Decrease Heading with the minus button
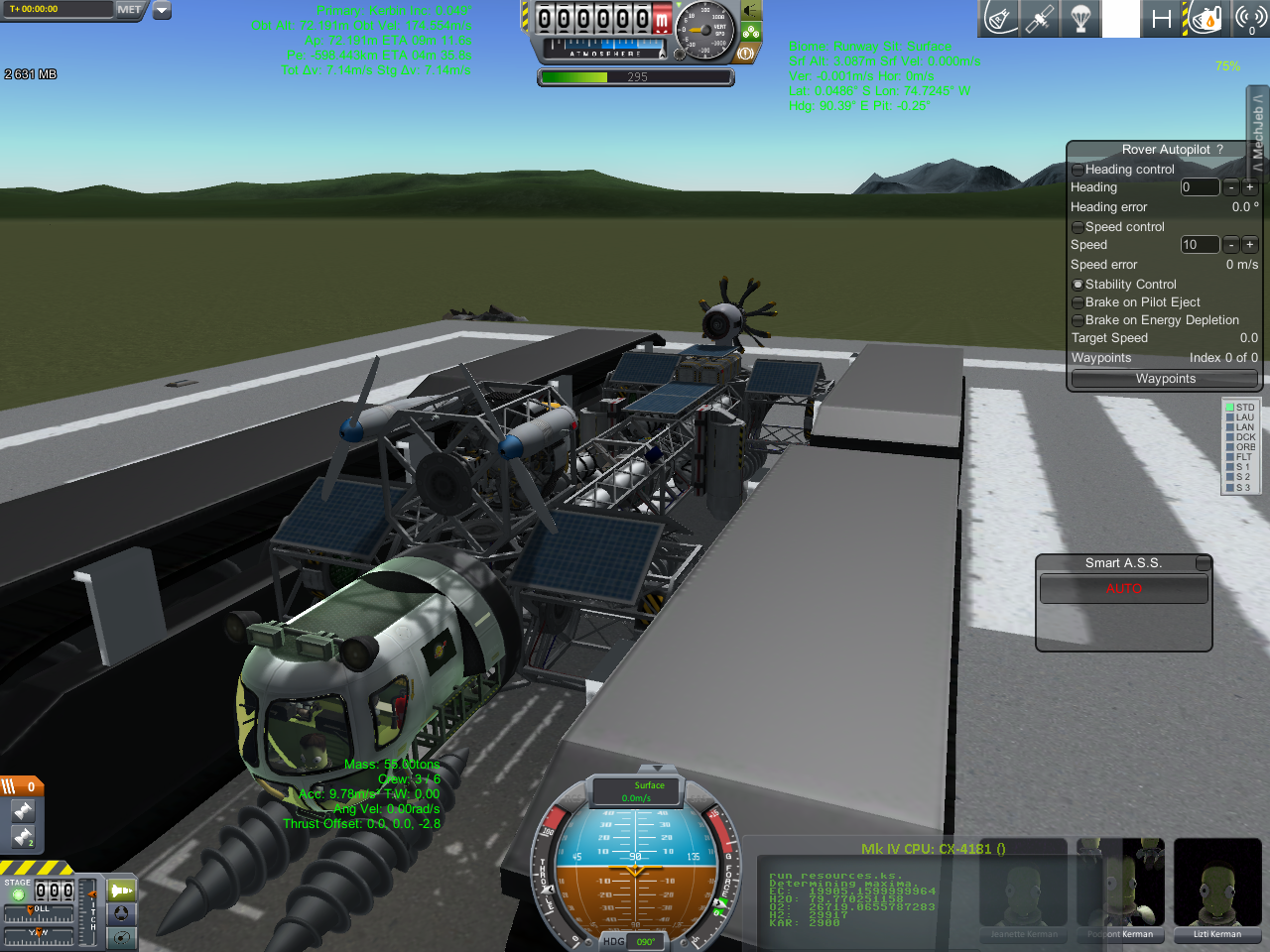The height and width of the screenshot is (952, 1270). point(1230,187)
